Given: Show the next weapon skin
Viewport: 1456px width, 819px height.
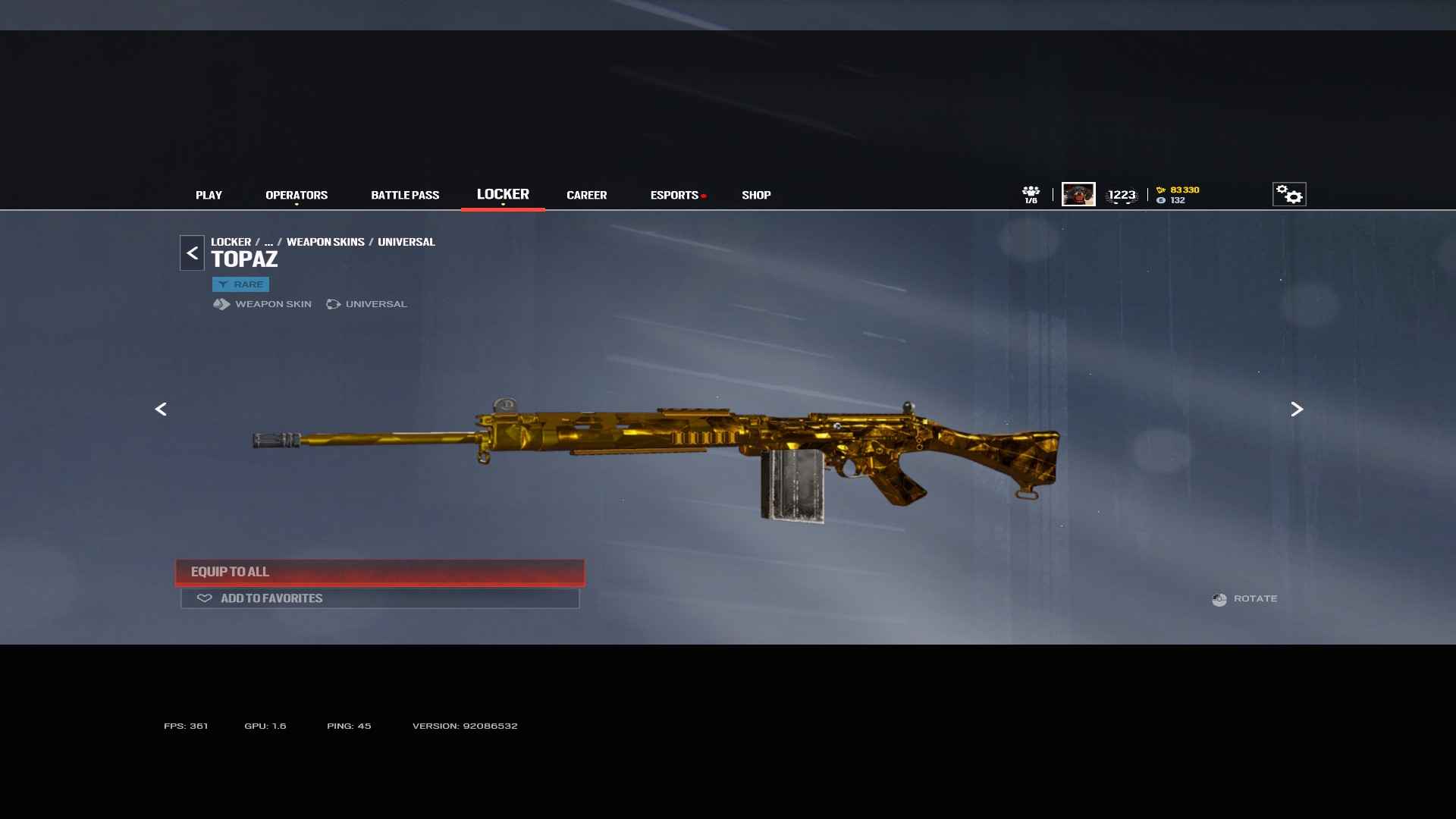Looking at the screenshot, I should [x=1297, y=409].
